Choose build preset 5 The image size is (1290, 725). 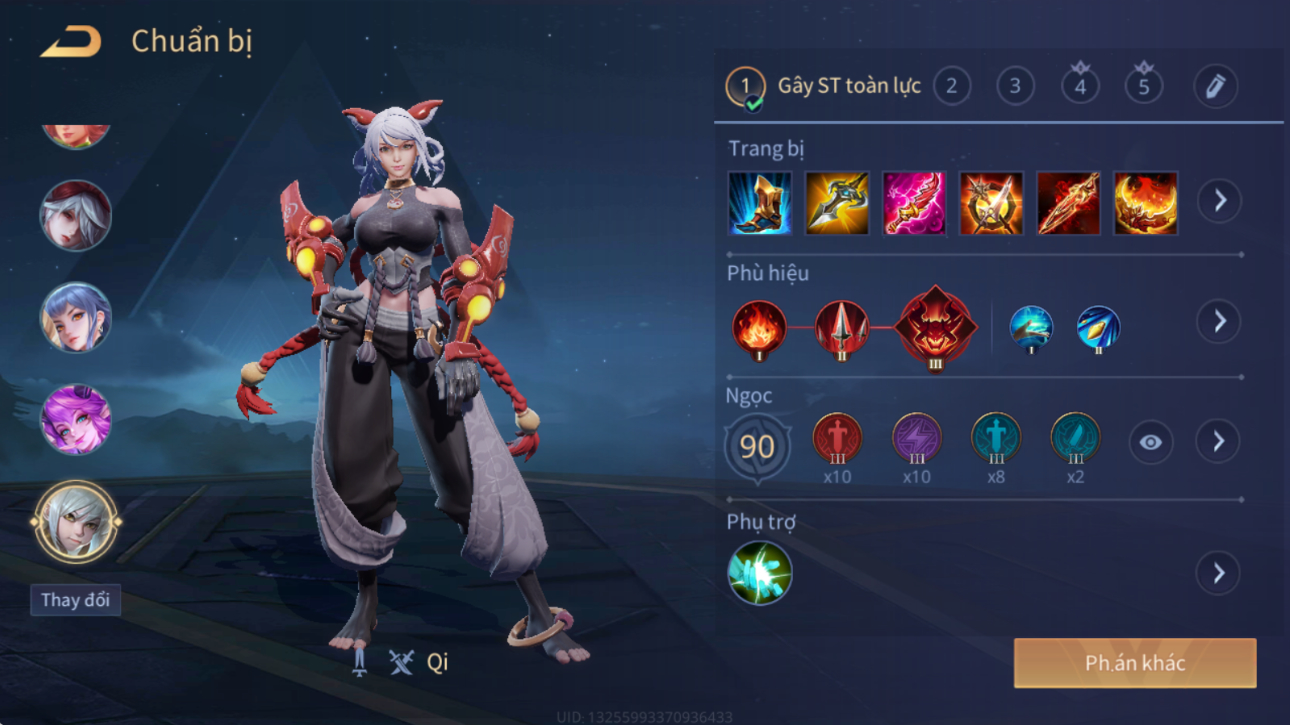[x=1144, y=87]
